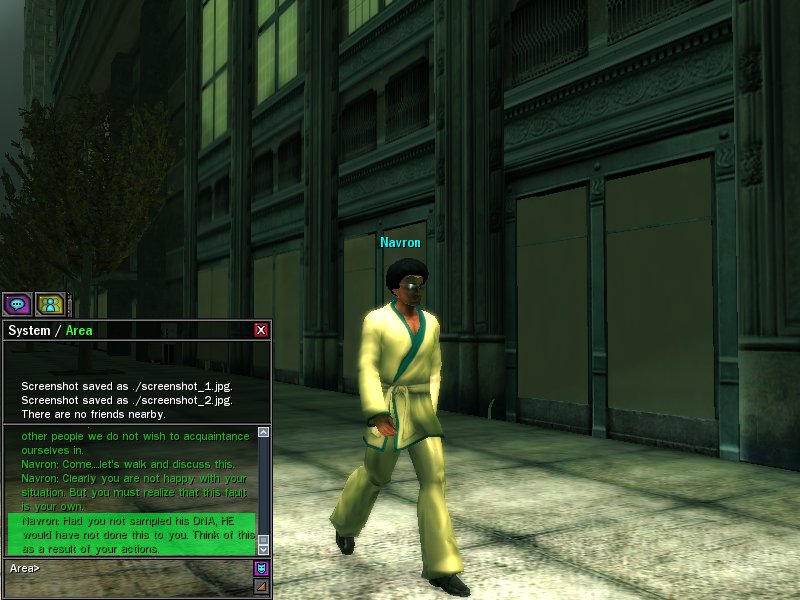800x600 pixels.
Task: Close the System / Area chat window
Action: [x=261, y=330]
